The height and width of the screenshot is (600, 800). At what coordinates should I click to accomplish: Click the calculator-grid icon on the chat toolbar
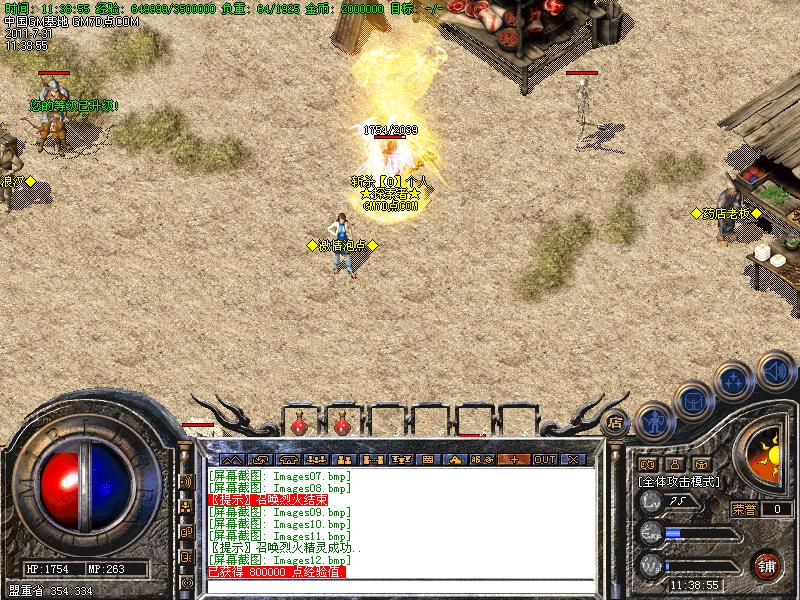428,459
